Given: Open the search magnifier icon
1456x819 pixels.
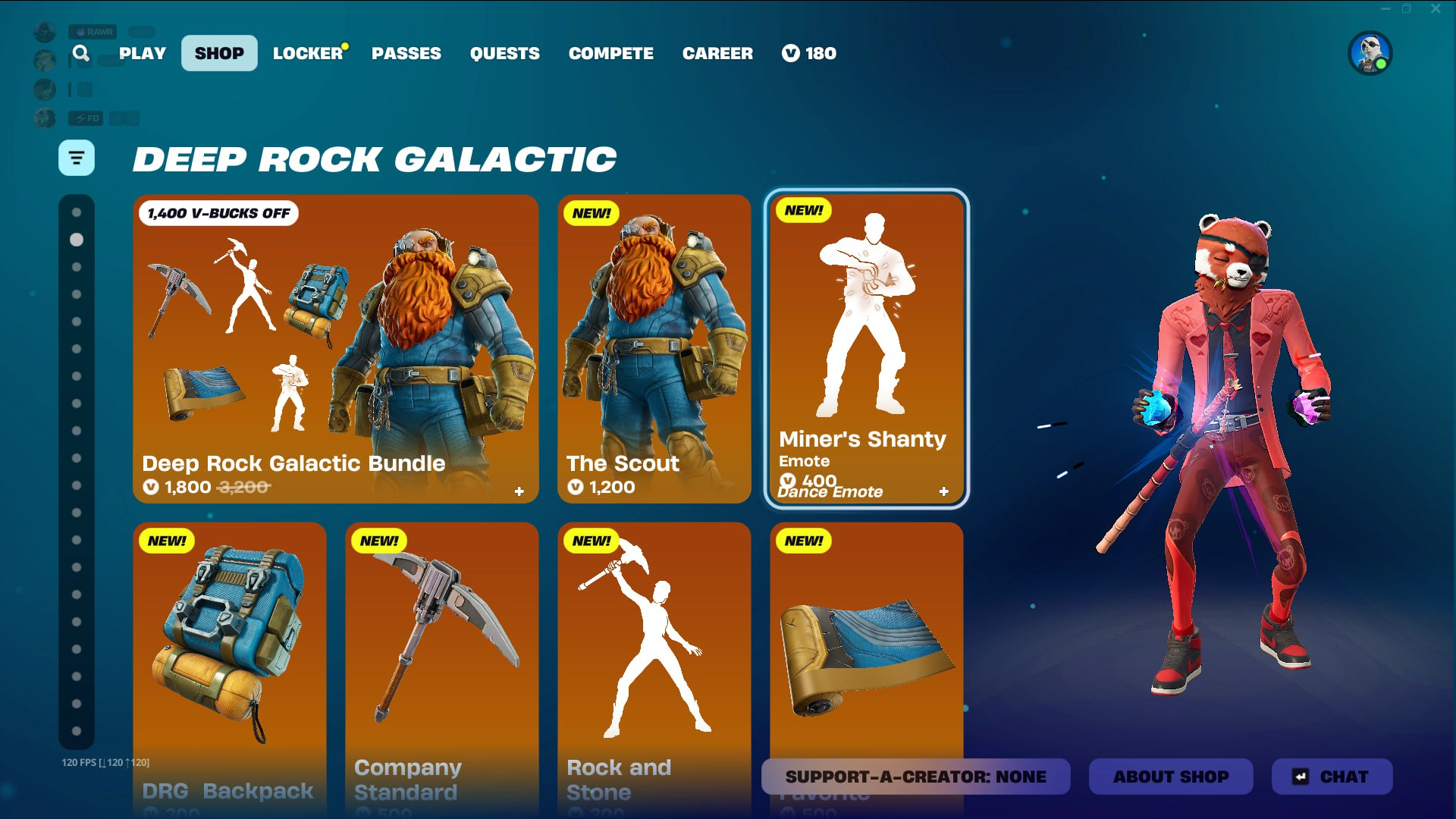Looking at the screenshot, I should [x=81, y=53].
